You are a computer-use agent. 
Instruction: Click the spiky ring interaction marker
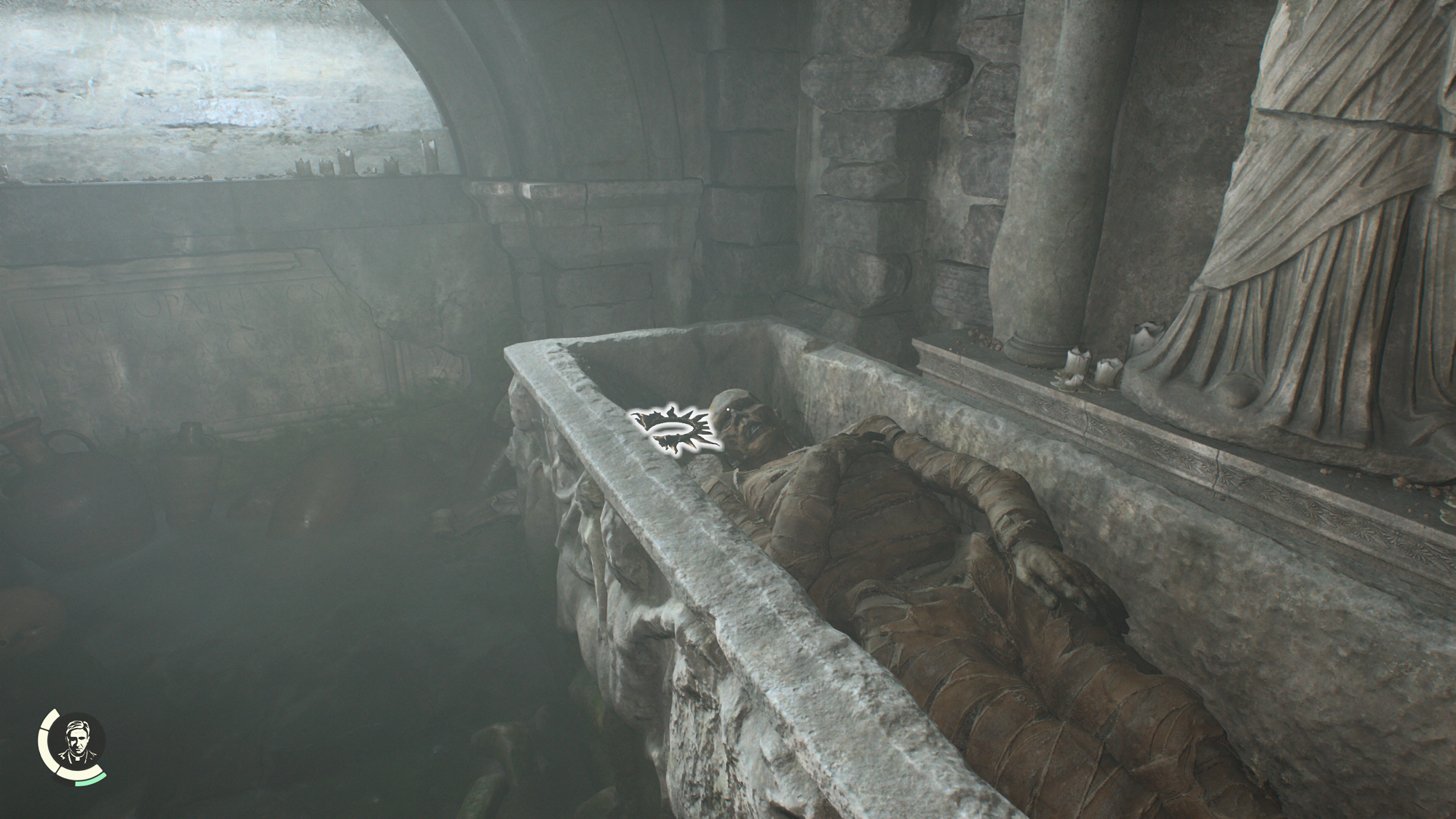pyautogui.click(x=675, y=431)
